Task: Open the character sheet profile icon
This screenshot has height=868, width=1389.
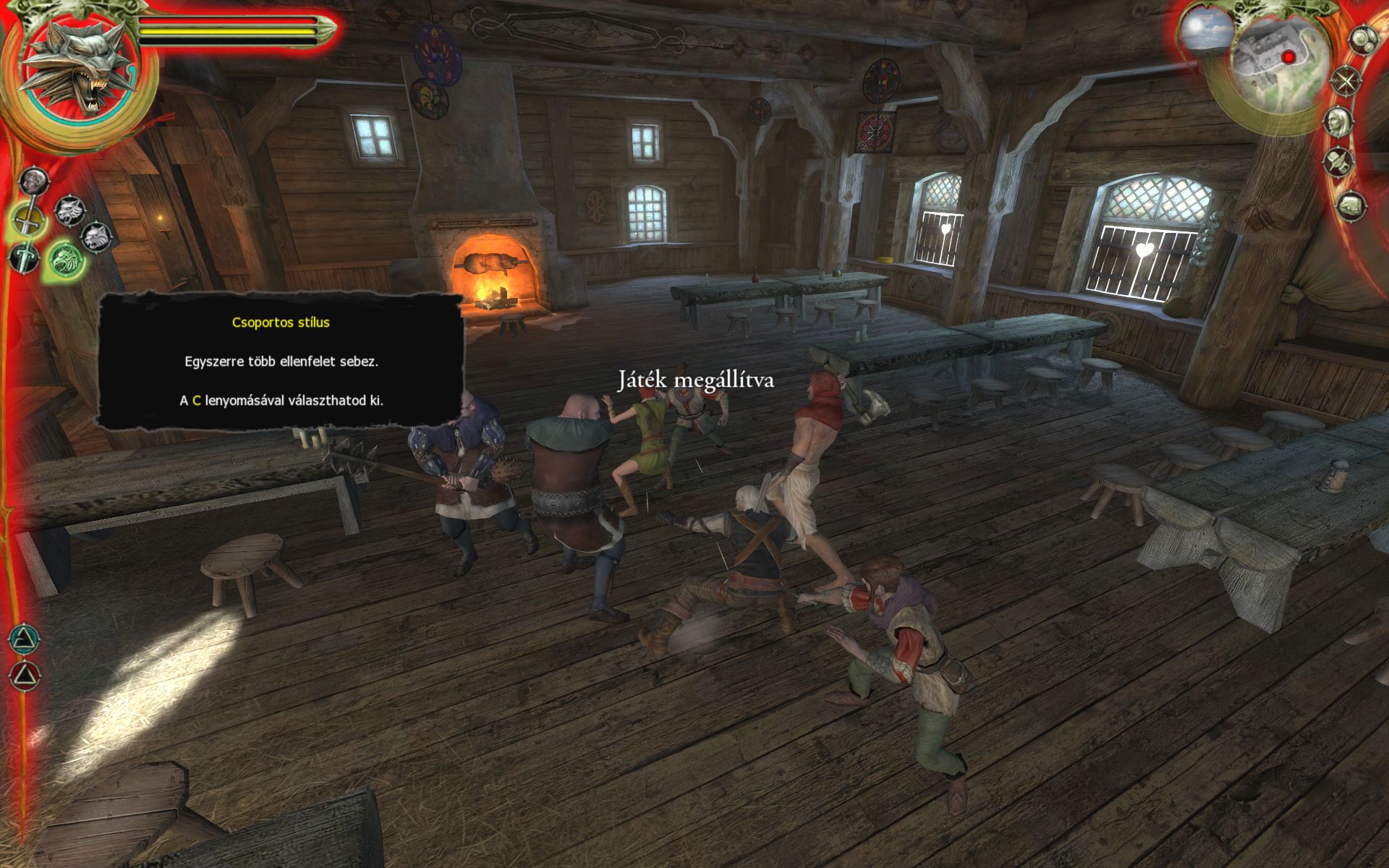Action: [1339, 121]
